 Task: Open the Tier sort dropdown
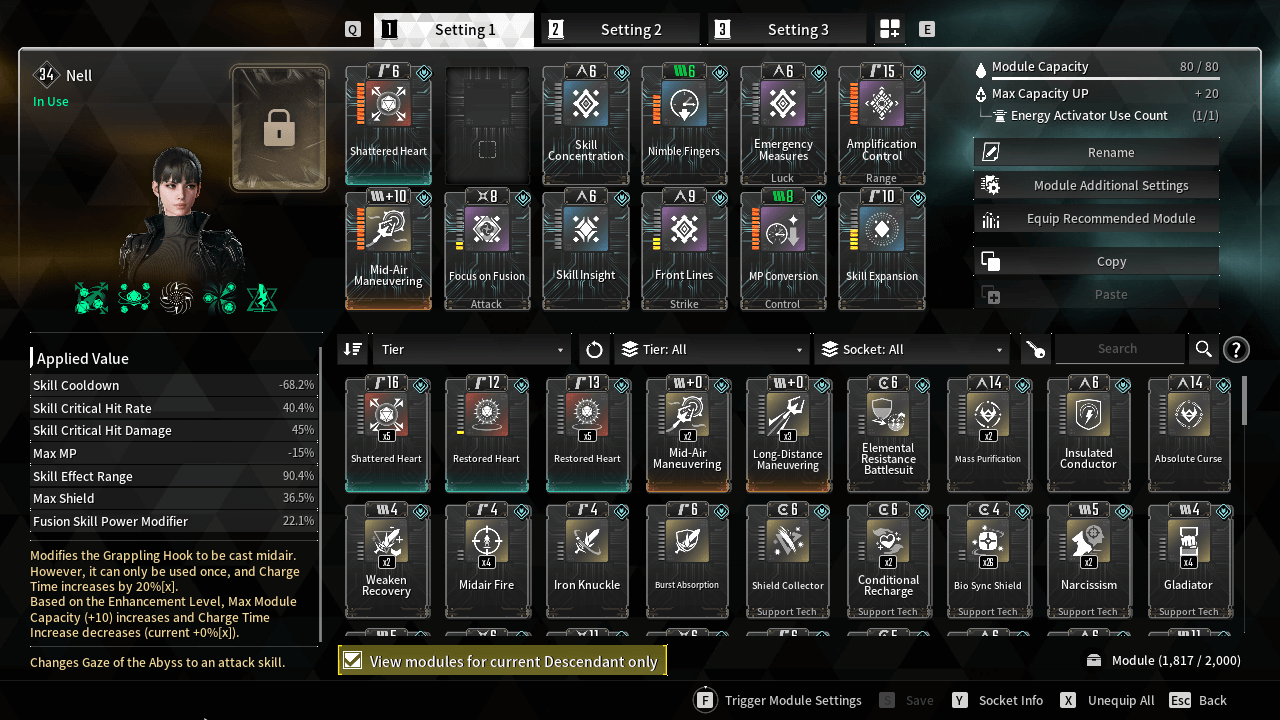(471, 349)
